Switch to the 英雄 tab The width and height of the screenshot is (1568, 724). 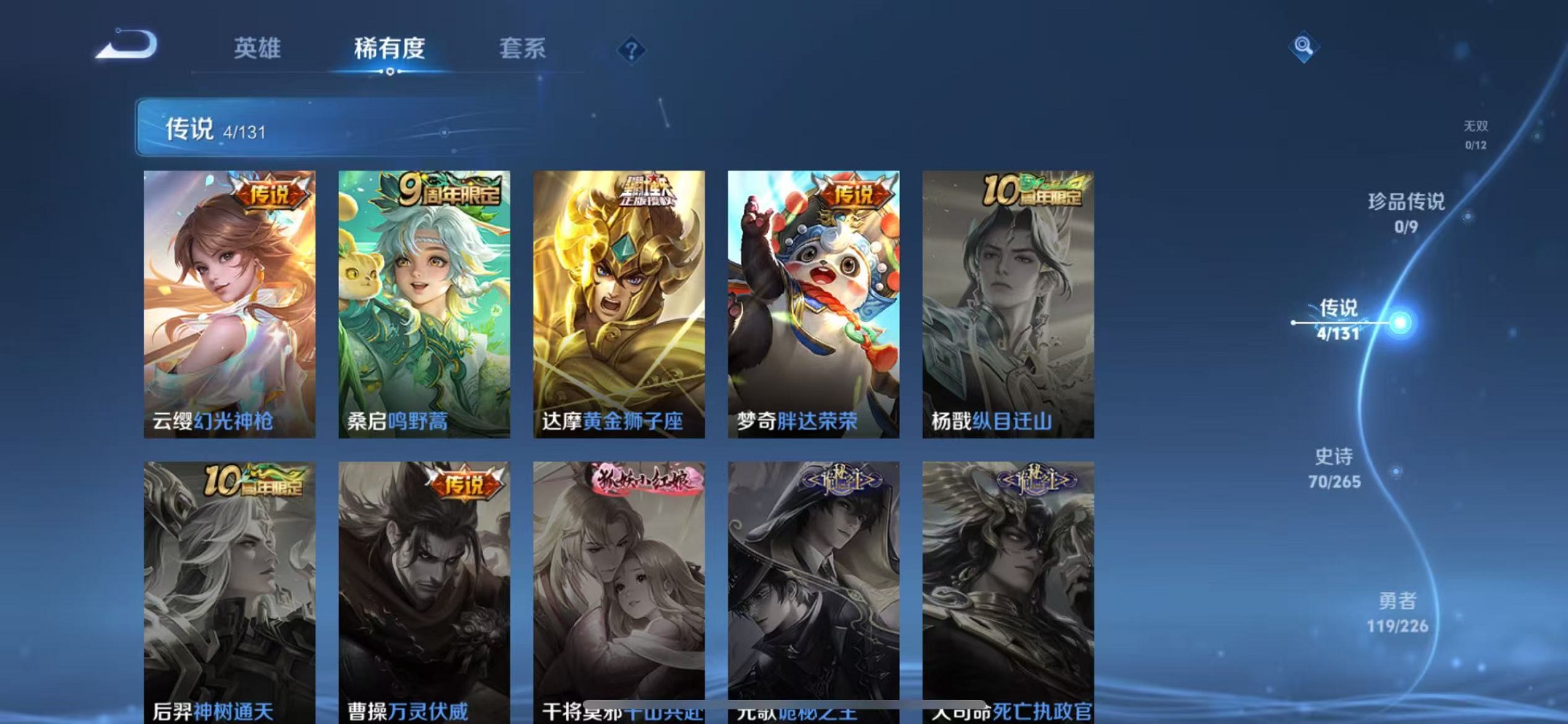click(257, 49)
